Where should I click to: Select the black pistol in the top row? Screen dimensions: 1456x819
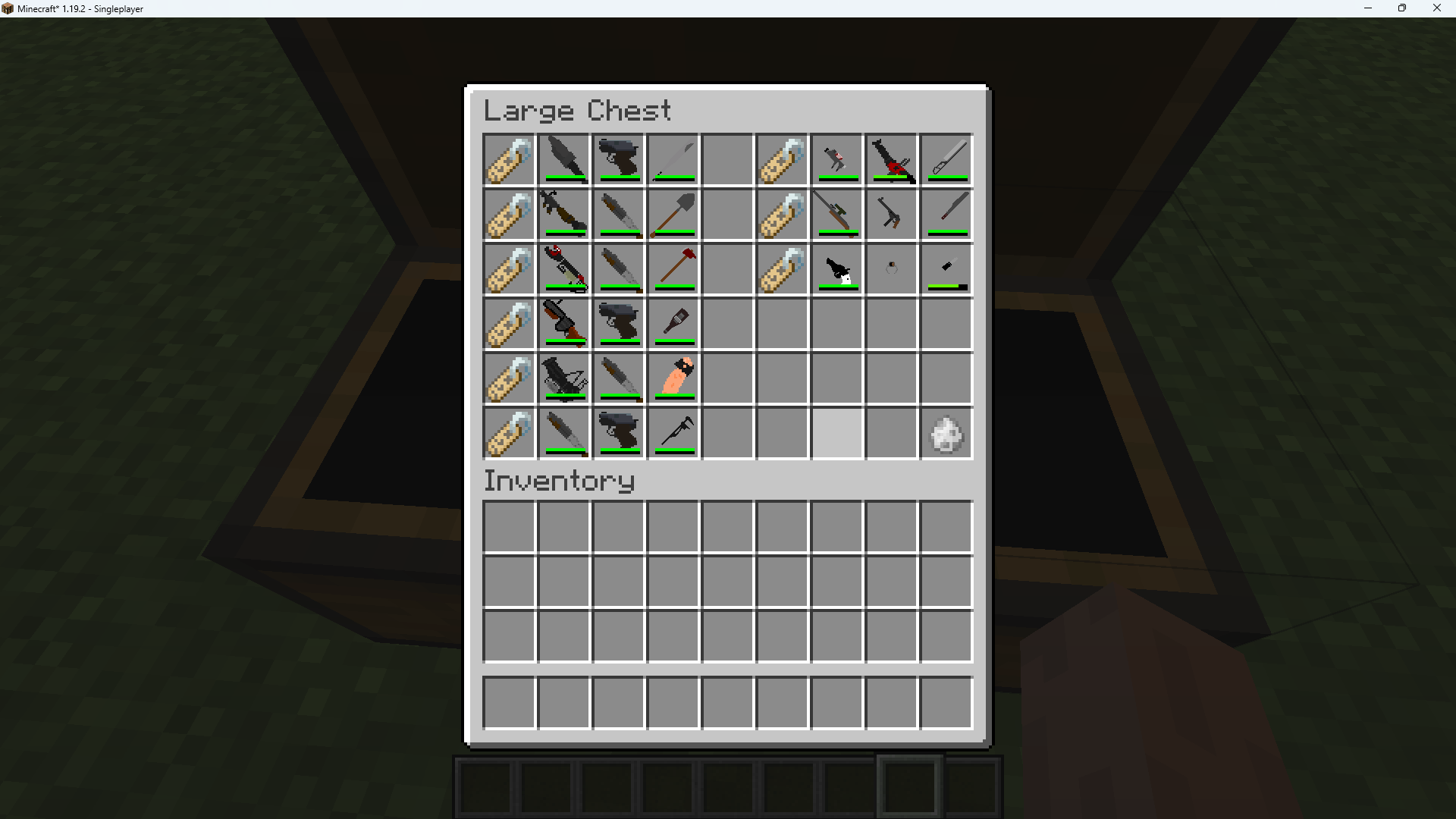[618, 160]
